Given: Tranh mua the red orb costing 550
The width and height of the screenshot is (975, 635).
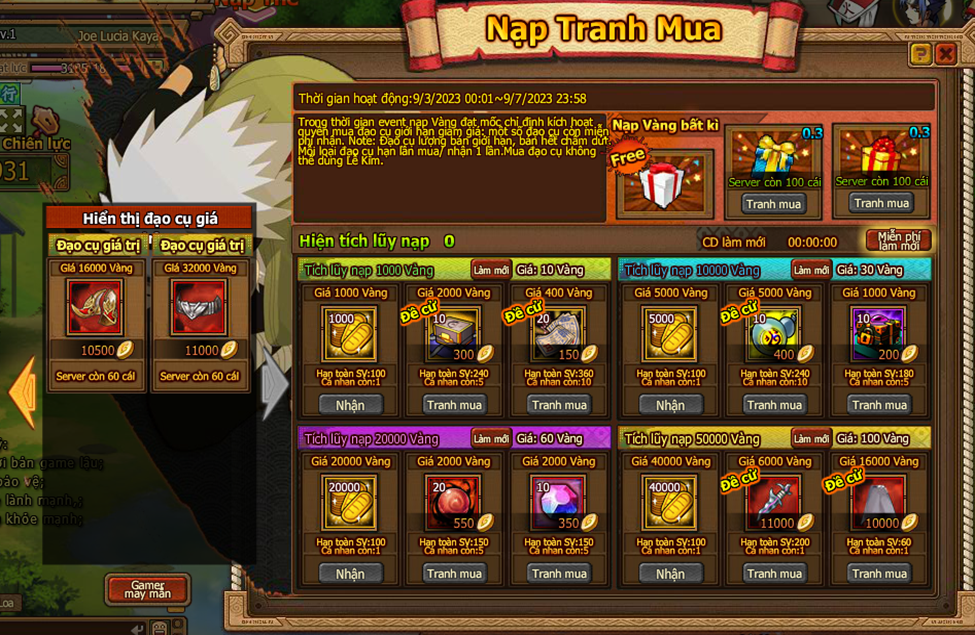Looking at the screenshot, I should pyautogui.click(x=454, y=574).
